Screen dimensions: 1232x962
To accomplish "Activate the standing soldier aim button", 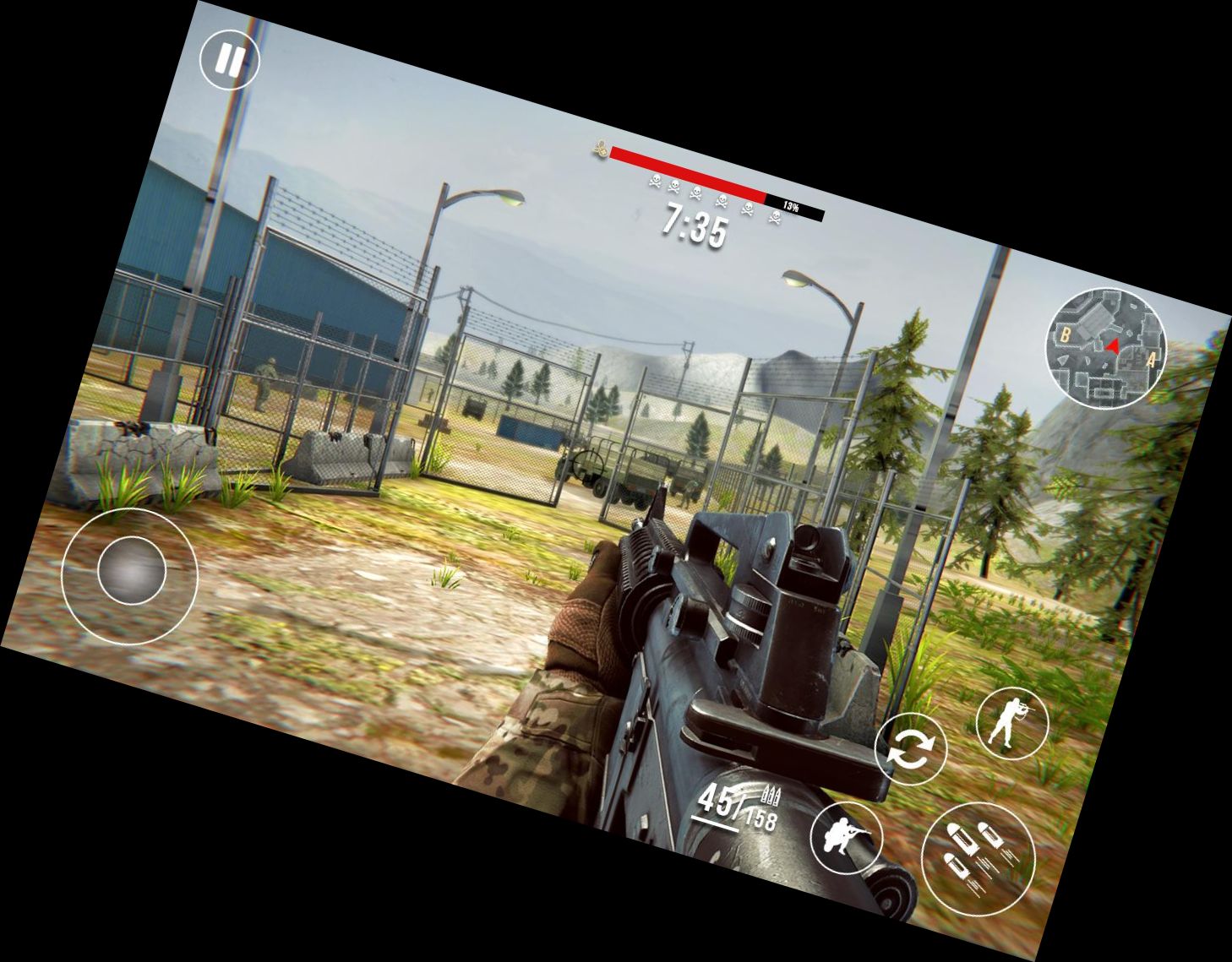I will [x=1011, y=723].
